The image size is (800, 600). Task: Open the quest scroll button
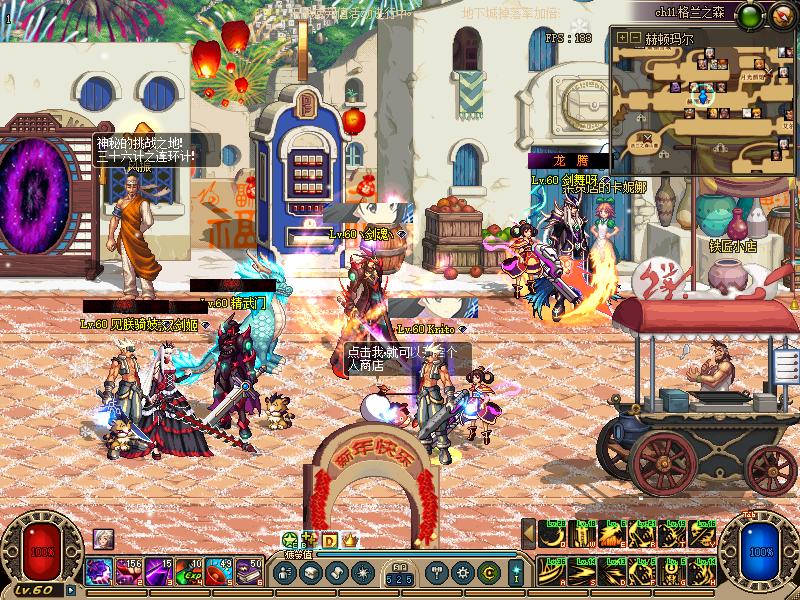coord(336,573)
